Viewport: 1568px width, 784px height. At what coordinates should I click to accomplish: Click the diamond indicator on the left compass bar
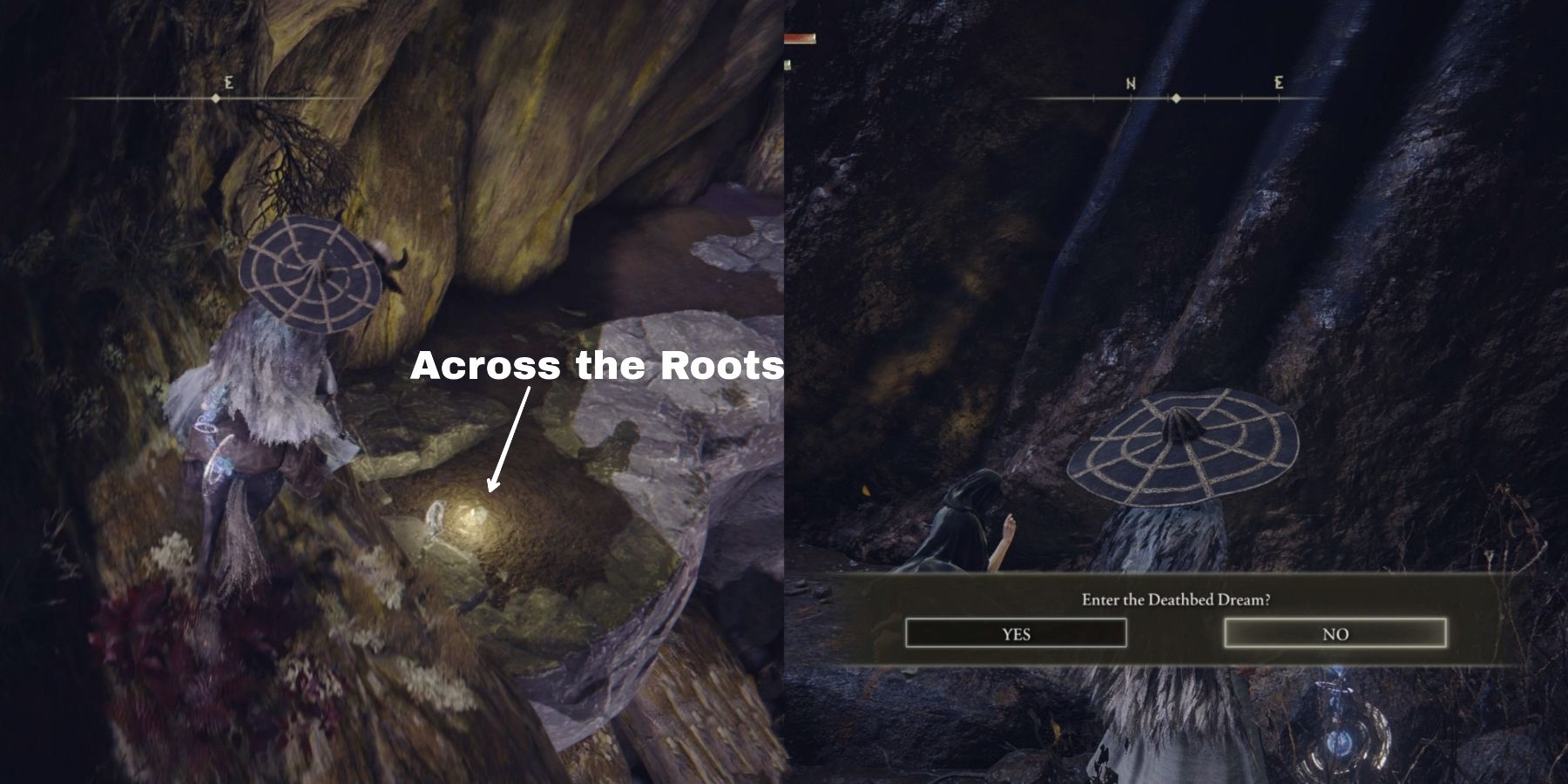216,98
